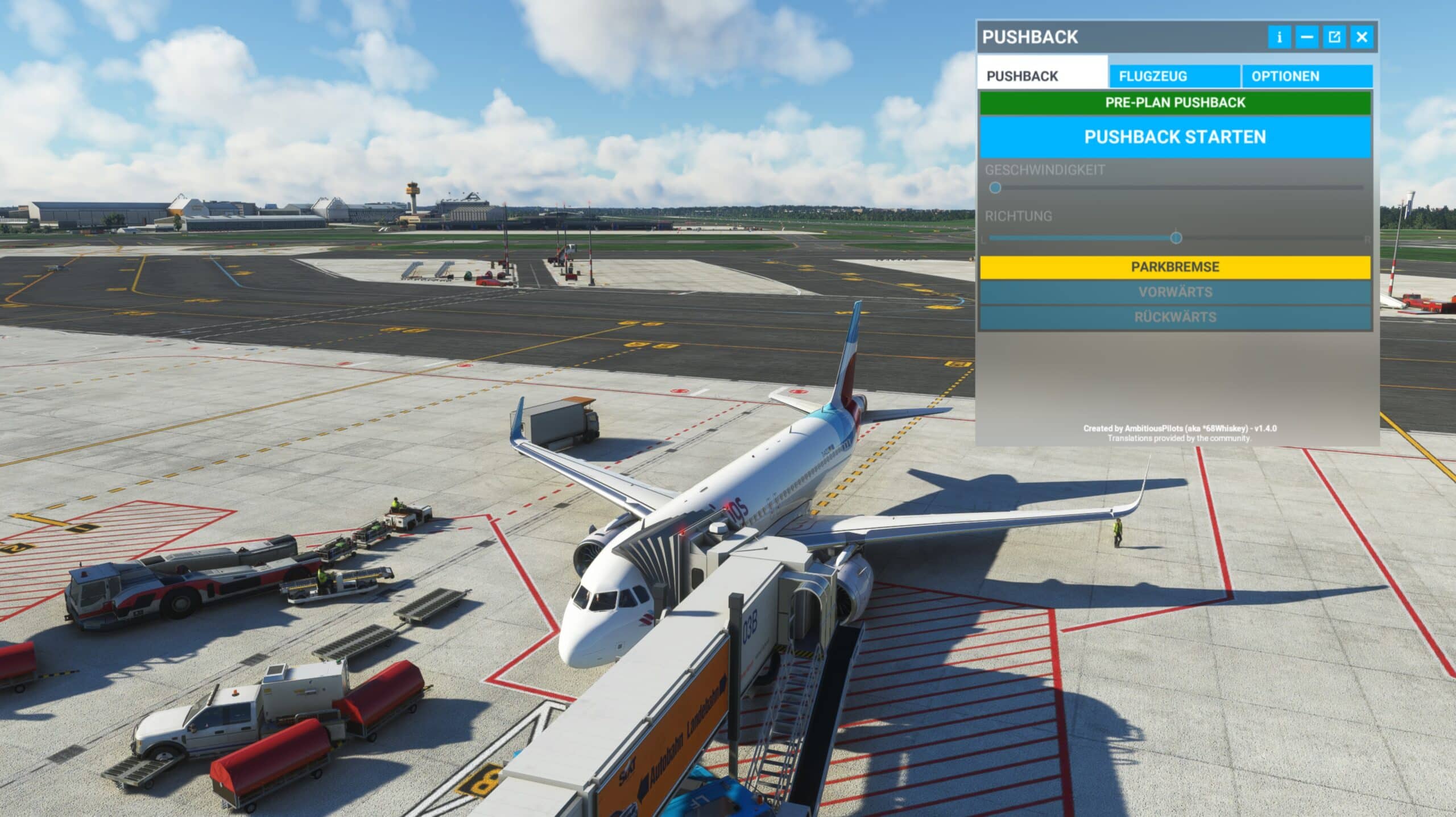Click the Richtung slider handle
This screenshot has width=1456, height=817.
[x=1176, y=238]
